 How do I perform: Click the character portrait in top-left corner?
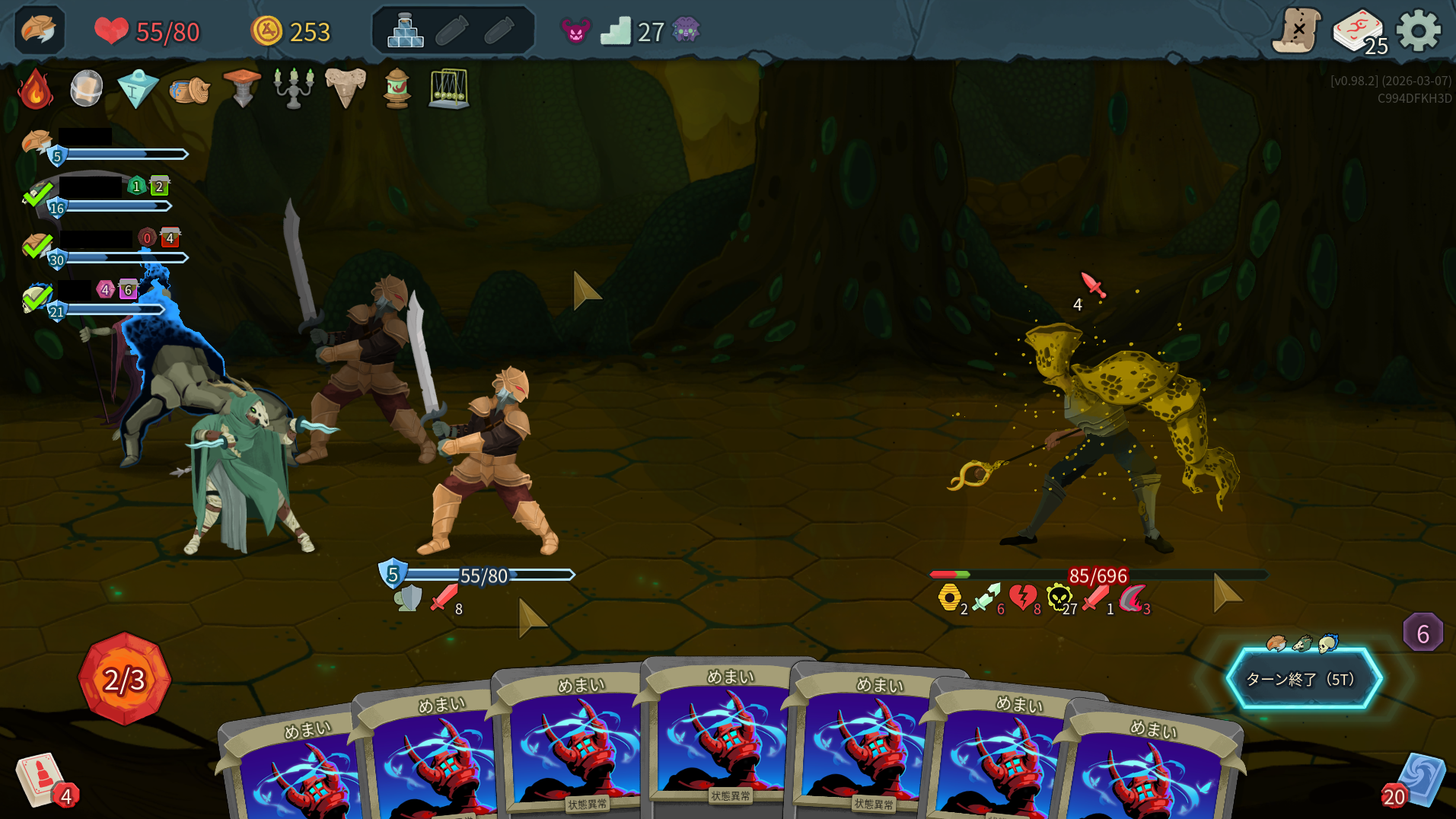click(x=39, y=30)
